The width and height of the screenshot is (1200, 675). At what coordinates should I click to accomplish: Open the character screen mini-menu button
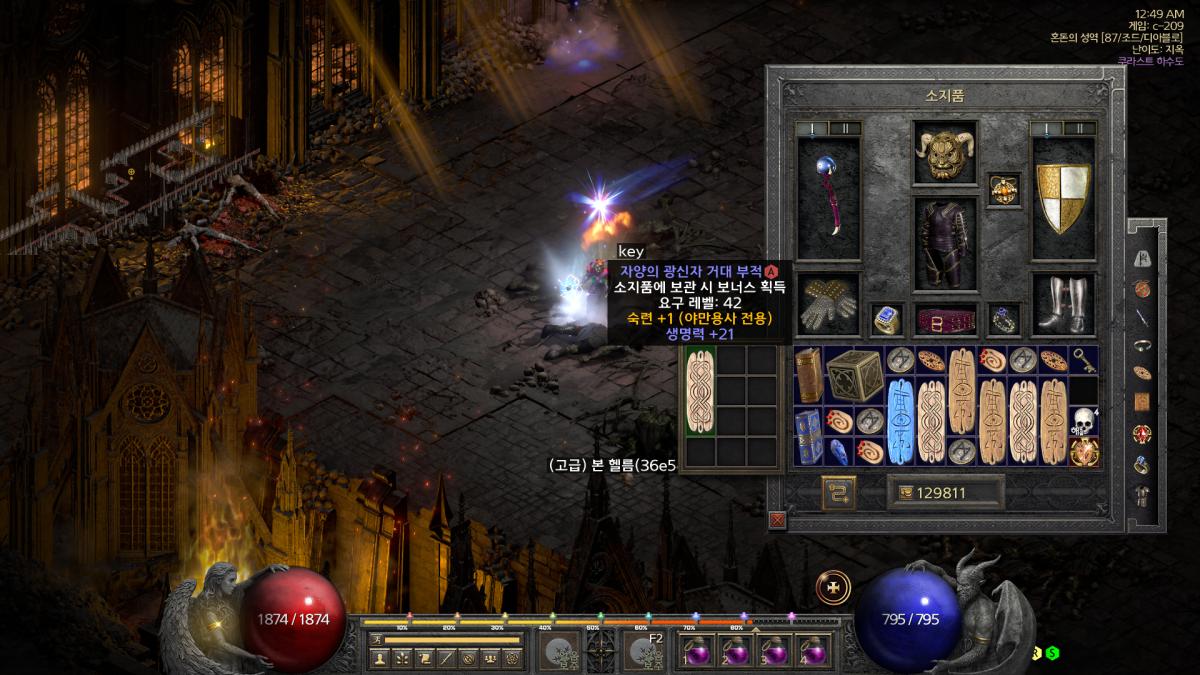coord(379,658)
